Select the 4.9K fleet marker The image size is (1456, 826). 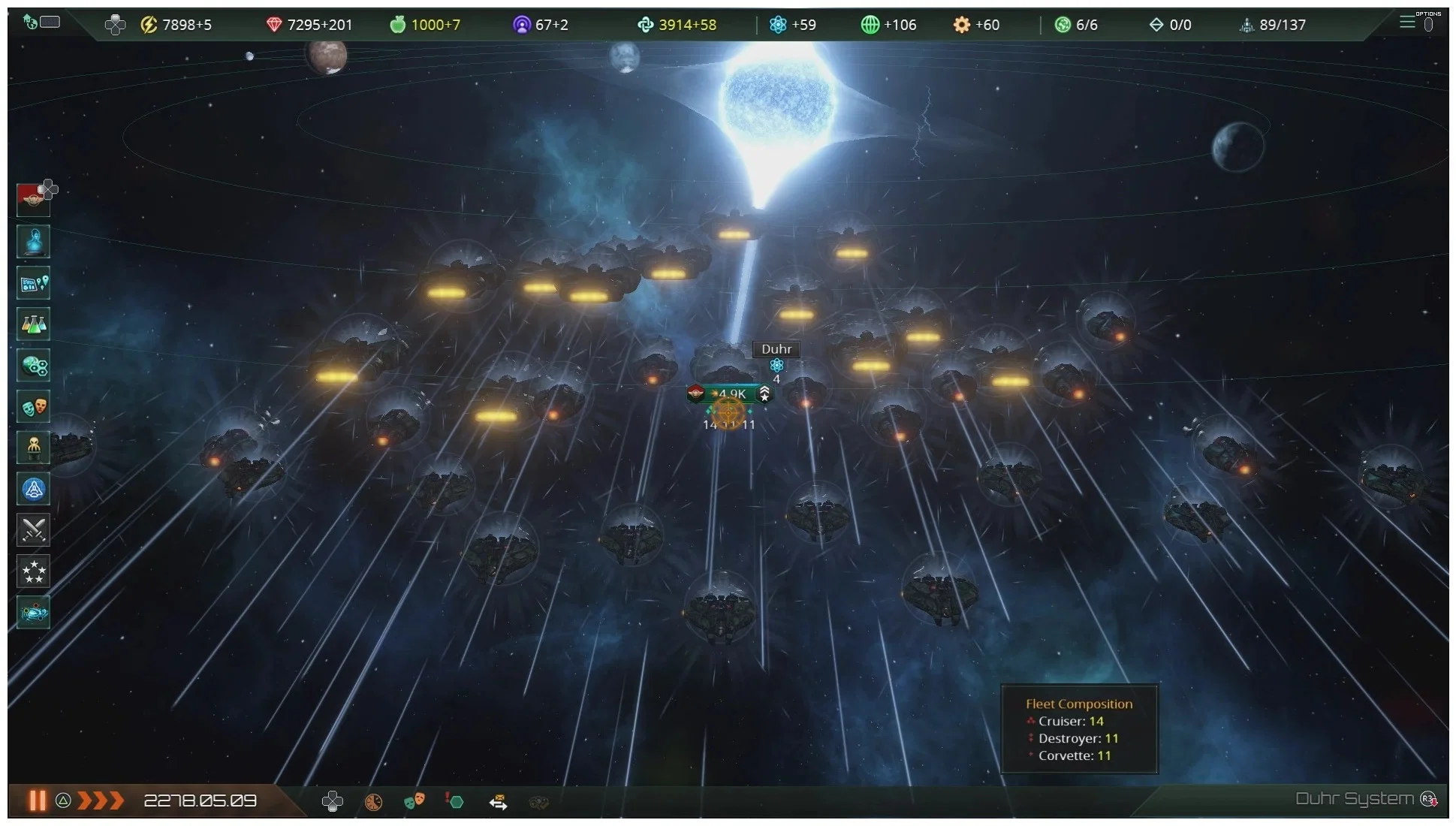pyautogui.click(x=729, y=393)
